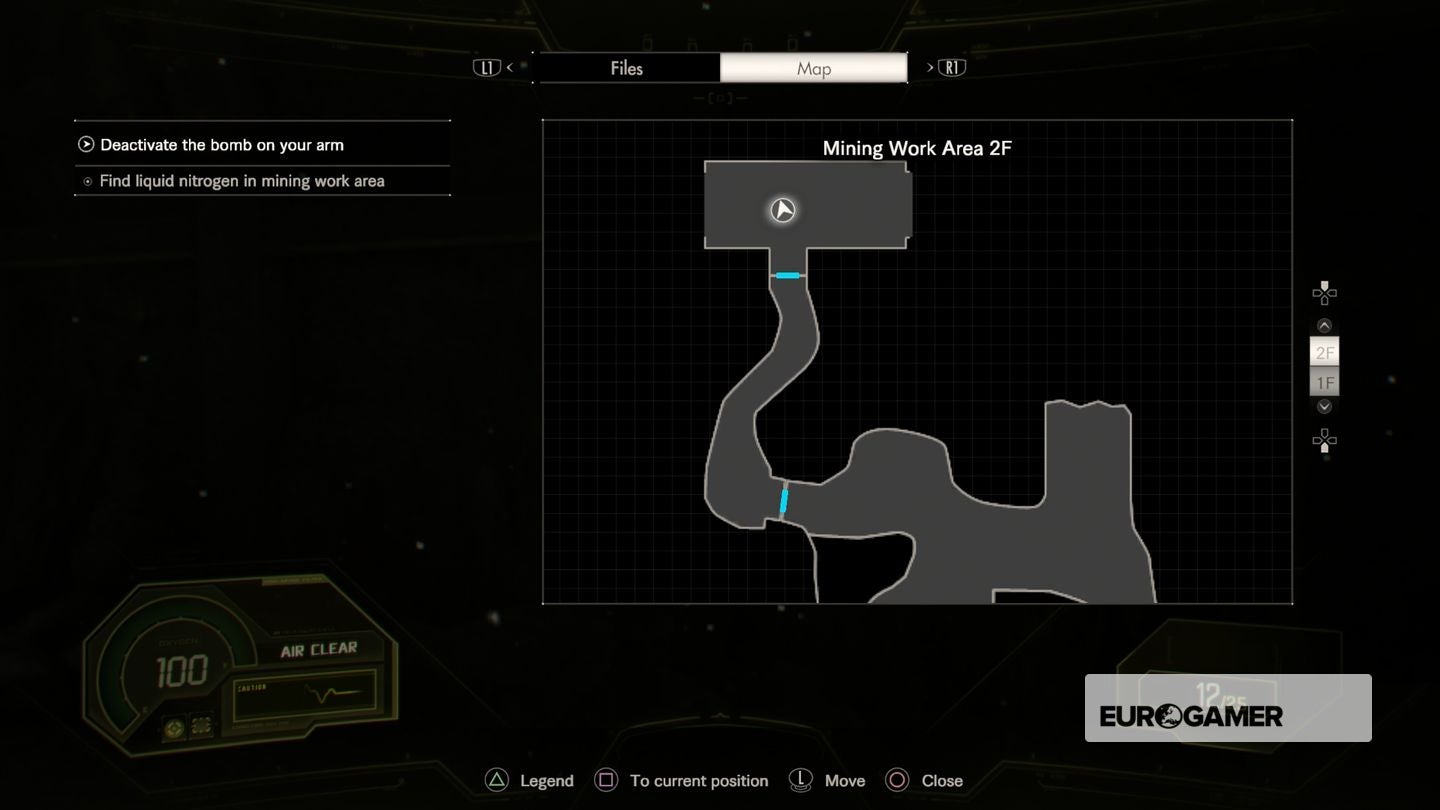Select the player position arrow on the map
The width and height of the screenshot is (1440, 810).
782,210
